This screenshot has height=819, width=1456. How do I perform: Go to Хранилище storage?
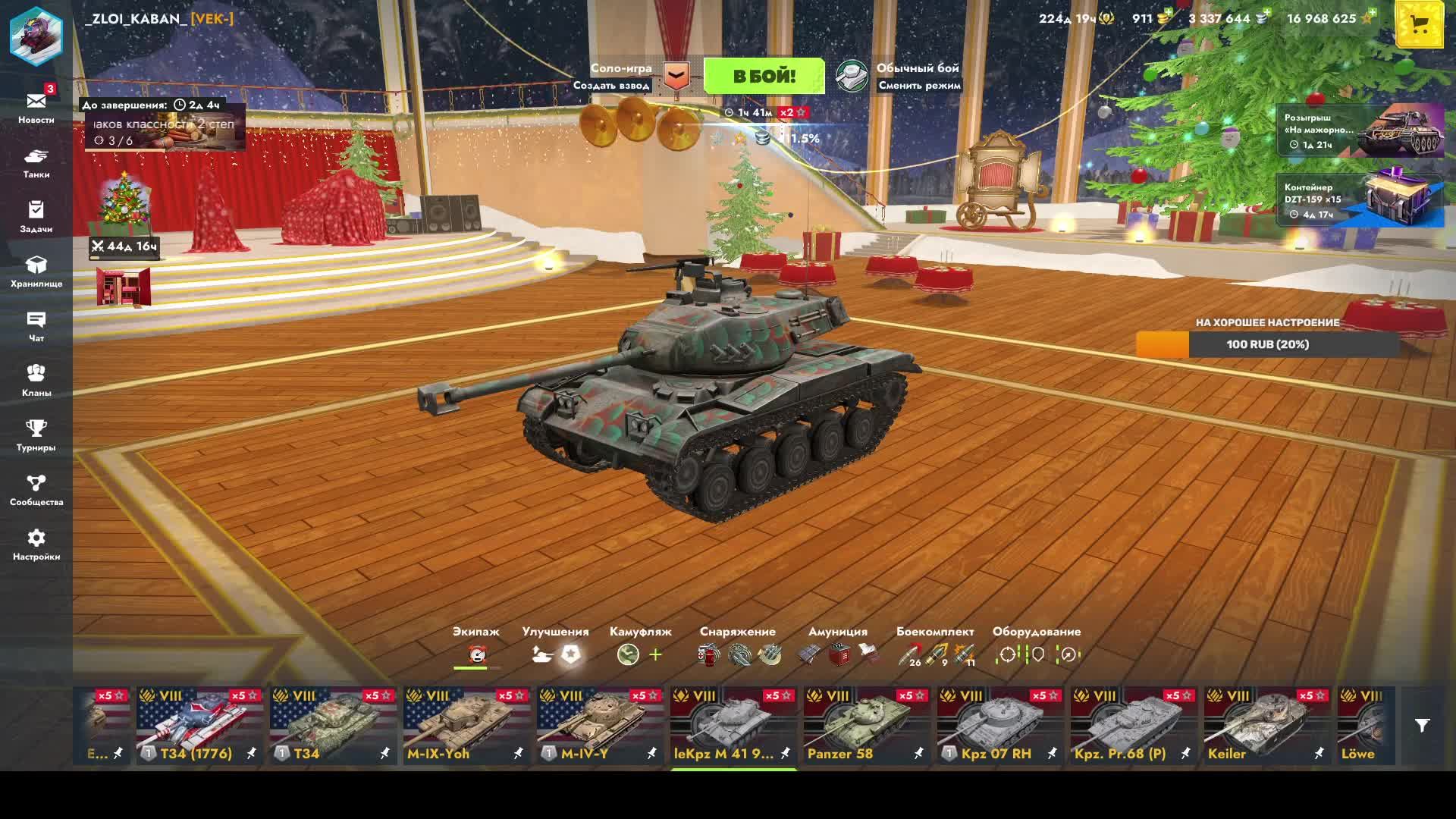(36, 271)
